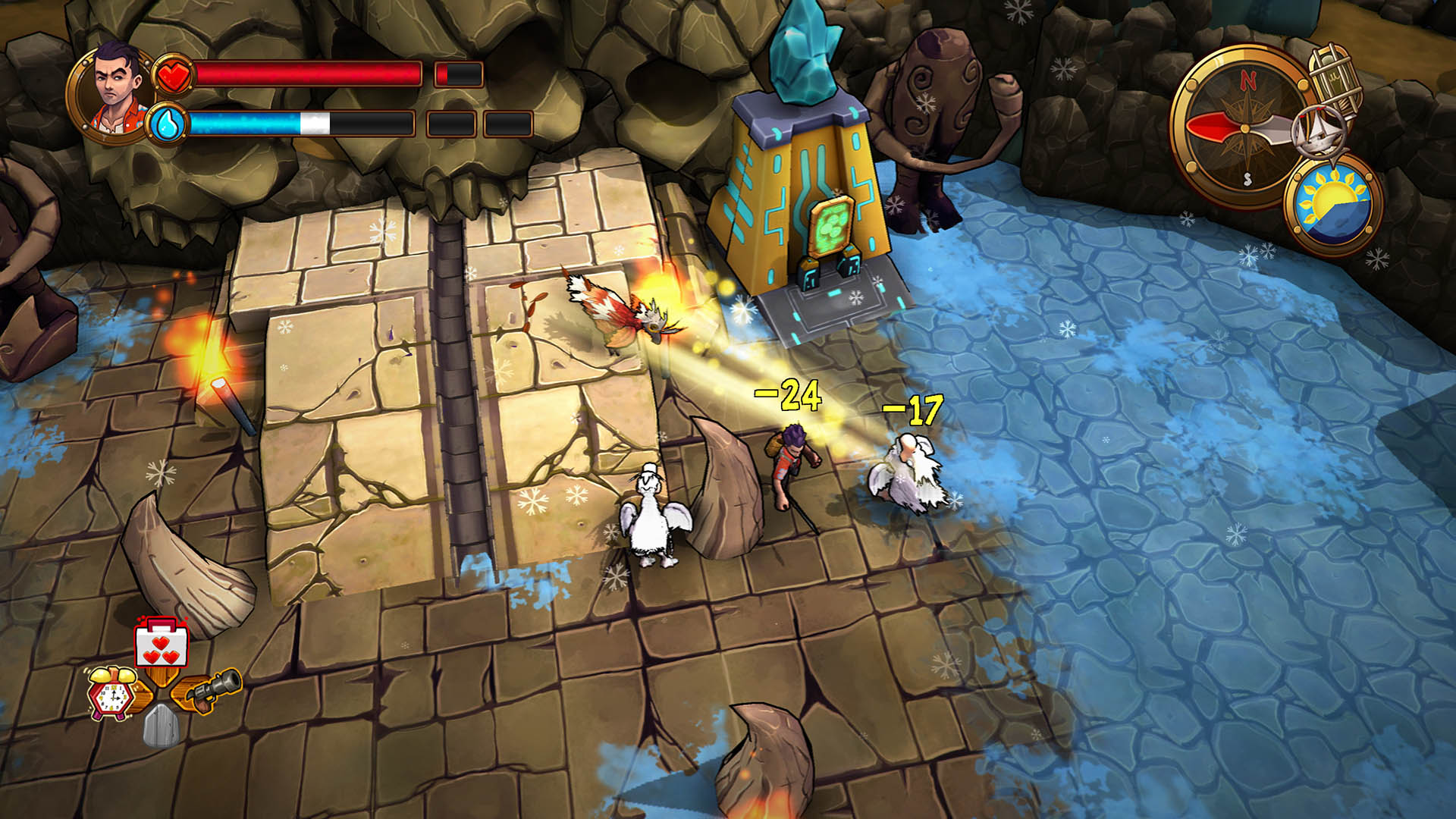
Task: Use the alarm clock item
Action: click(x=112, y=692)
